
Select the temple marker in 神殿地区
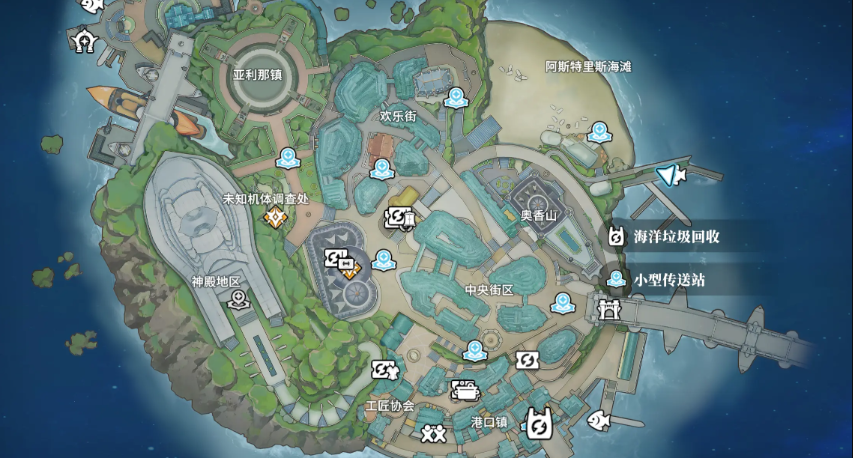pyautogui.click(x=238, y=299)
